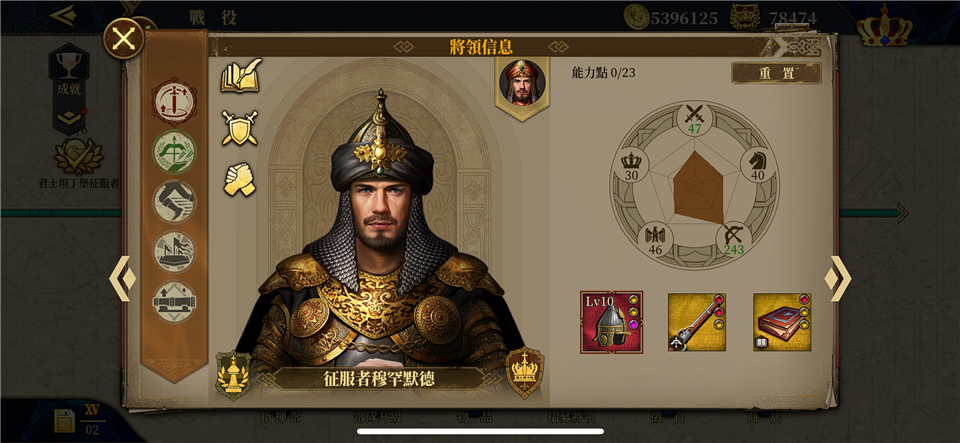Click the 重置 reset button
The image size is (960, 443).
(x=776, y=73)
